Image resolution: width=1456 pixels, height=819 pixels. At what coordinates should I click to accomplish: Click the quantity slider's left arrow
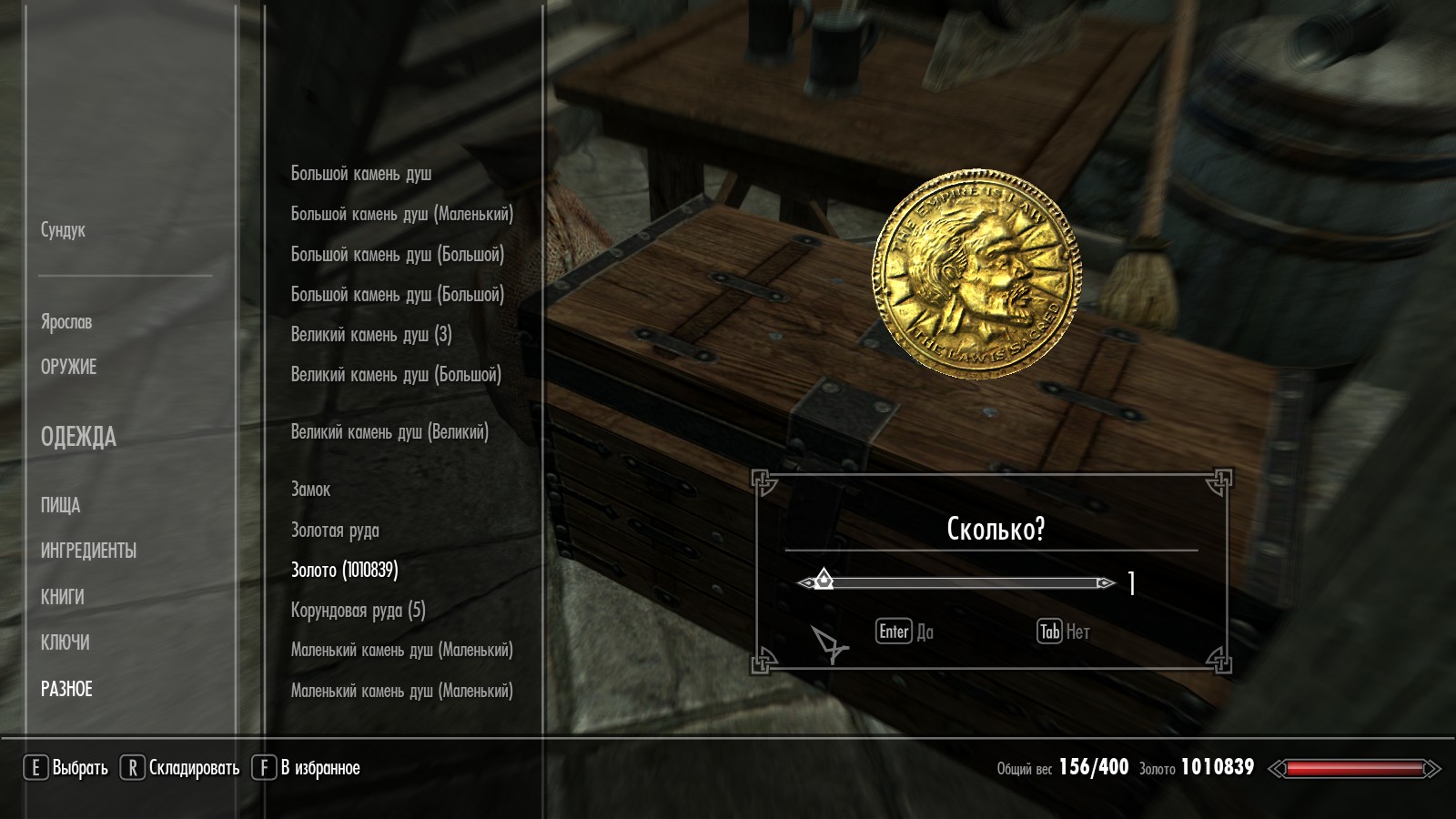[804, 583]
